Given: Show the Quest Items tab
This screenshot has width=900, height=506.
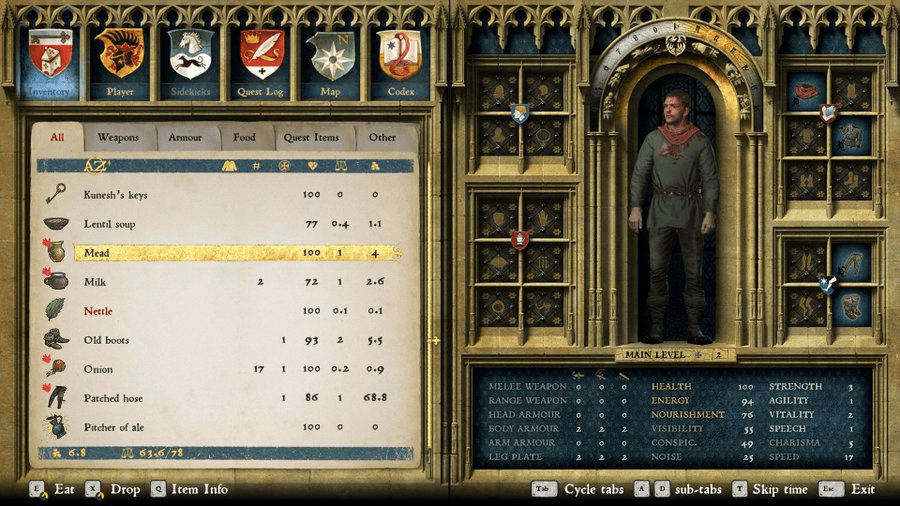Looking at the screenshot, I should click(311, 137).
